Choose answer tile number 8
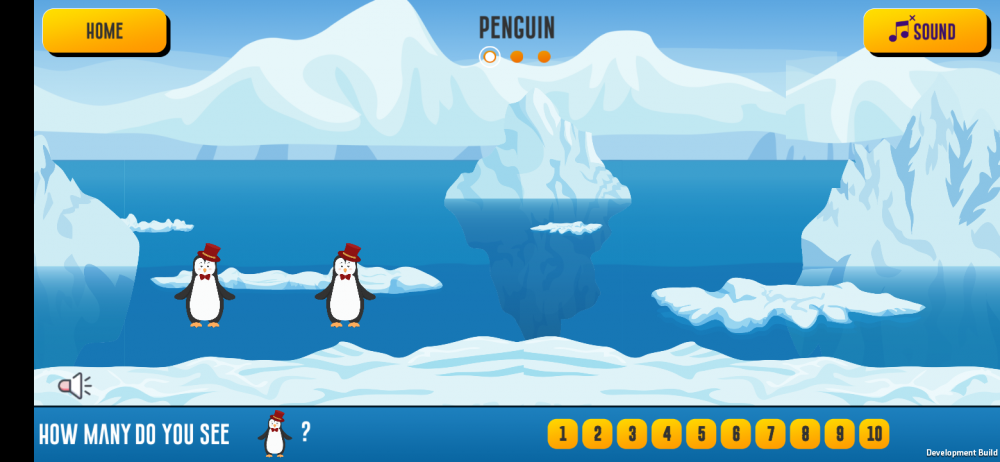The width and height of the screenshot is (1000, 462). 805,434
